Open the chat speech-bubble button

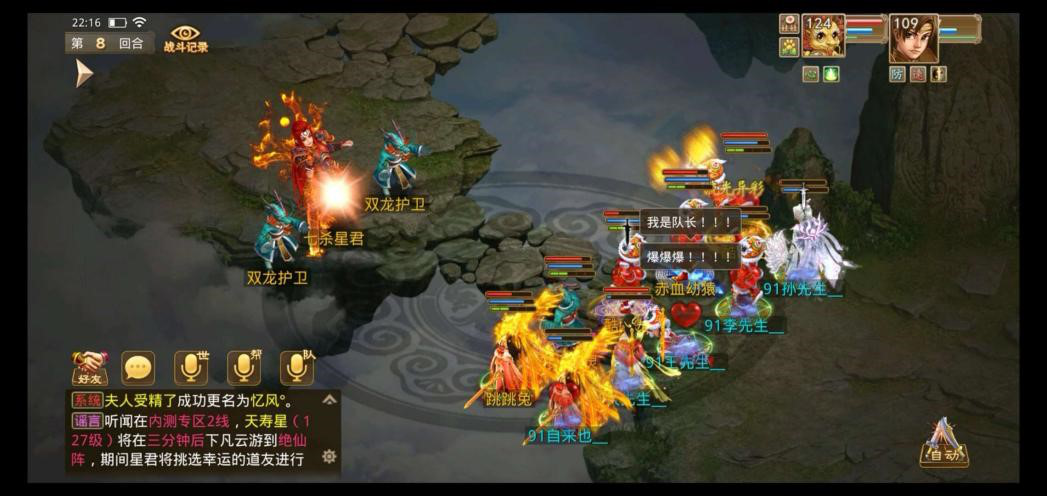[x=139, y=368]
